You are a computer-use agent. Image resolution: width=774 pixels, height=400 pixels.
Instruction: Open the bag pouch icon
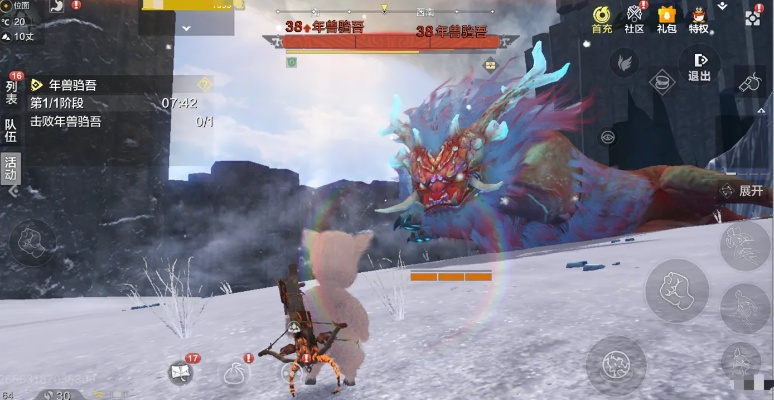pyautogui.click(x=236, y=373)
